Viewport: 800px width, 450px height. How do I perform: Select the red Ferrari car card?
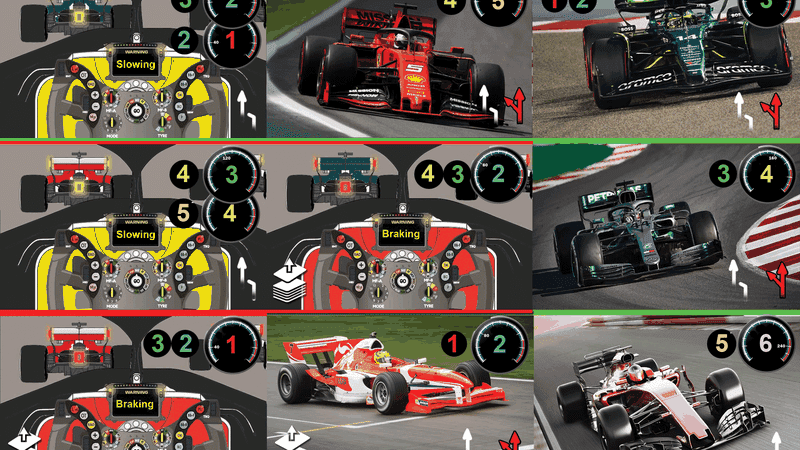tap(400, 68)
